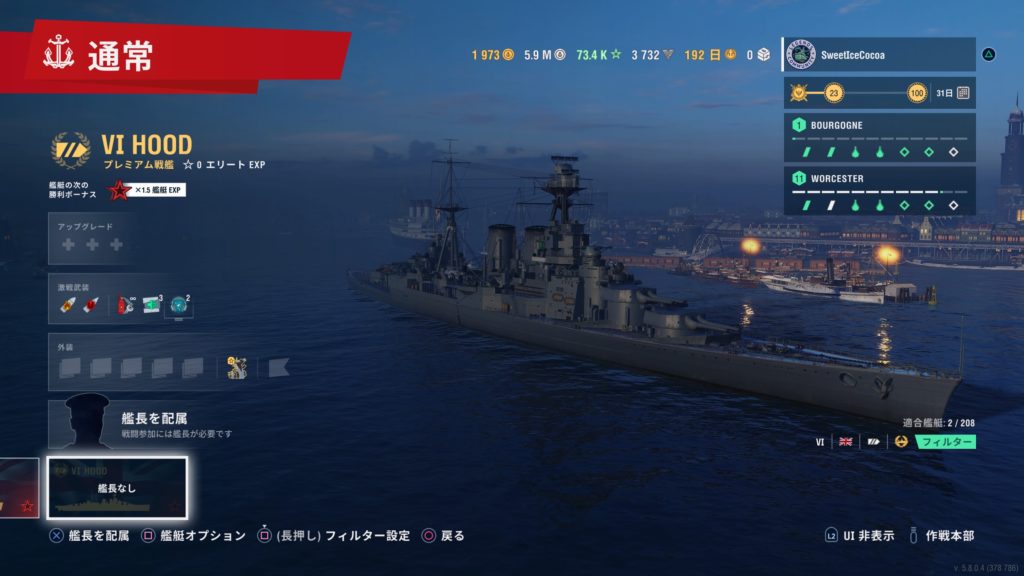The height and width of the screenshot is (576, 1024).
Task: Click the green フィルター filter button
Action: (945, 442)
